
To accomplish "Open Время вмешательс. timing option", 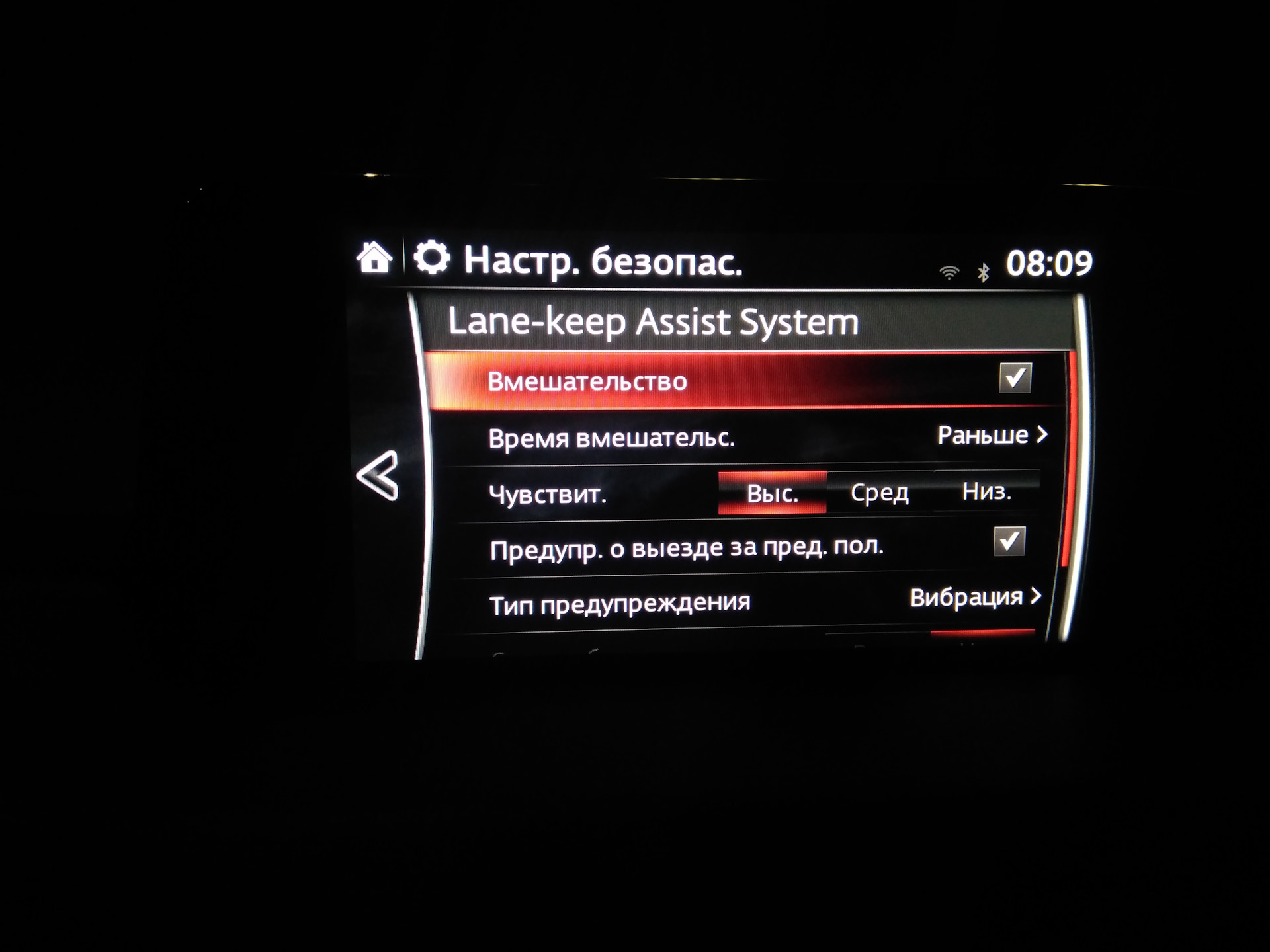I will click(x=992, y=436).
